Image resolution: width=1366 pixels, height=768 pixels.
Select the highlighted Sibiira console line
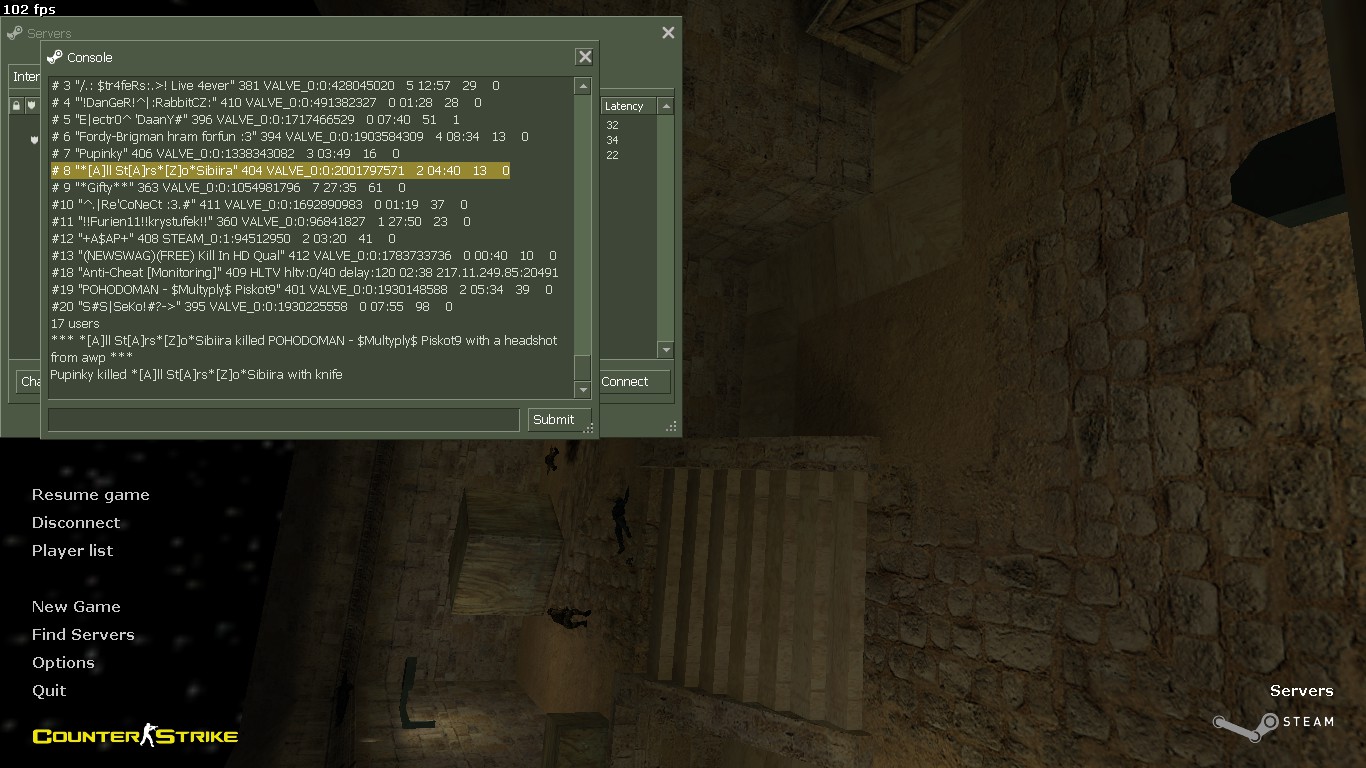[280, 171]
